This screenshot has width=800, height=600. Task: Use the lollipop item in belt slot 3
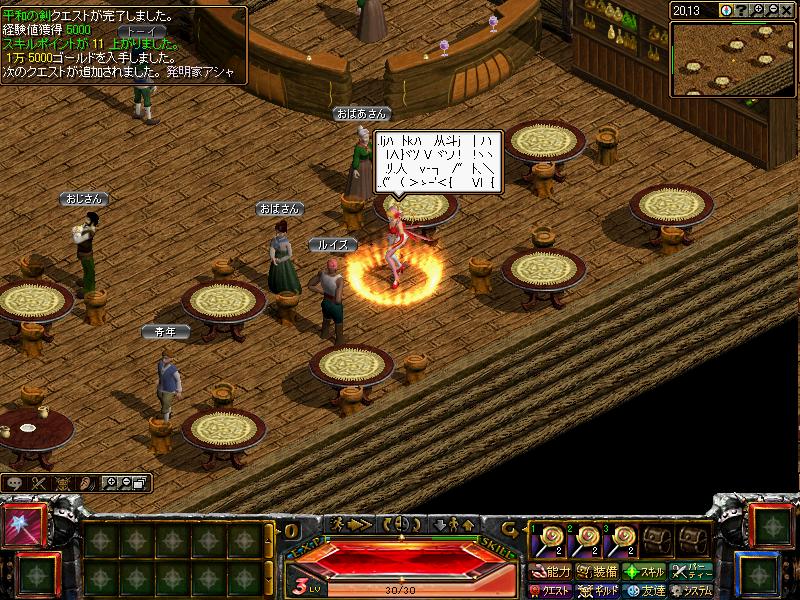tap(623, 542)
